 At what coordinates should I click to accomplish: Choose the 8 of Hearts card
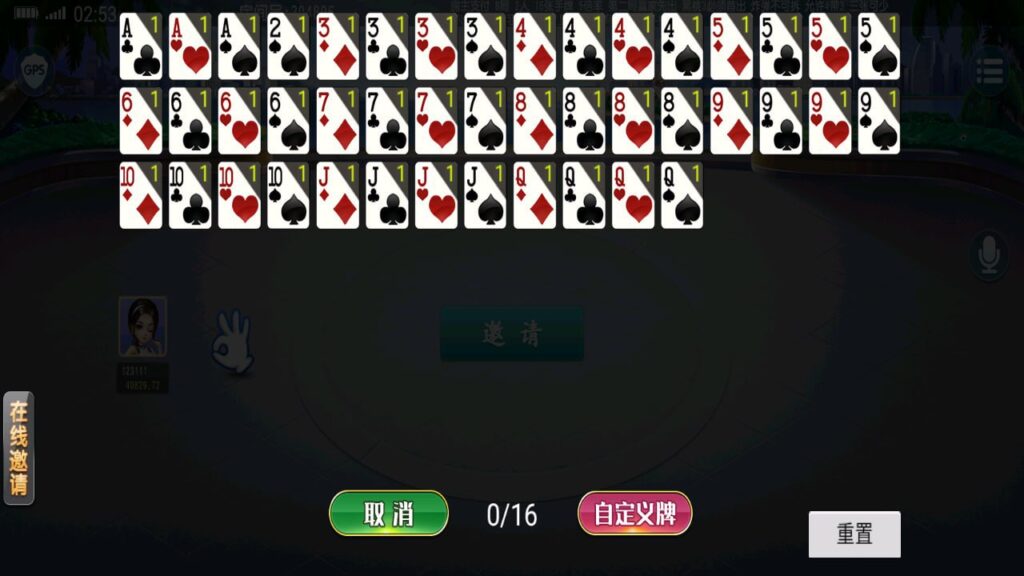tap(633, 121)
